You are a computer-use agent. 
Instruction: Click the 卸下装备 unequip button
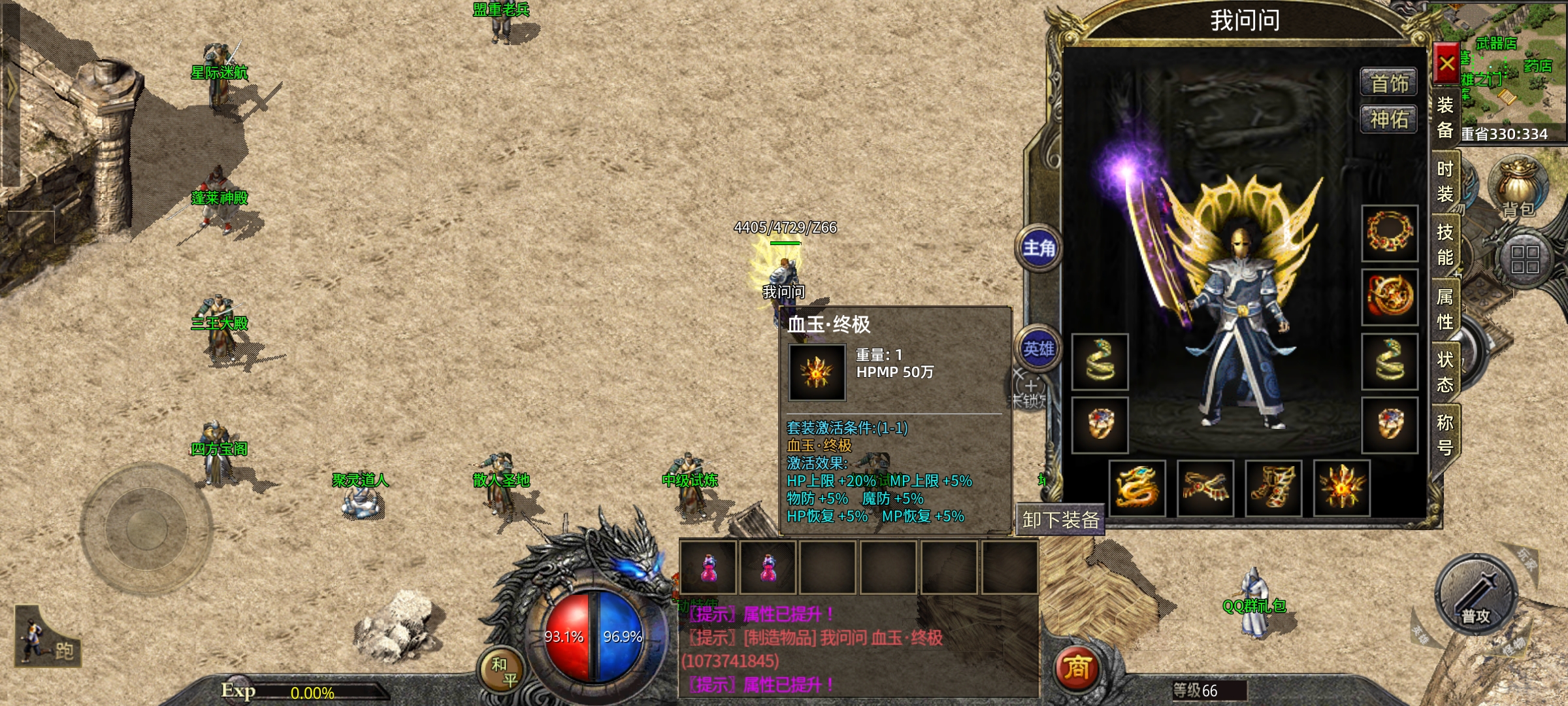coord(1060,520)
